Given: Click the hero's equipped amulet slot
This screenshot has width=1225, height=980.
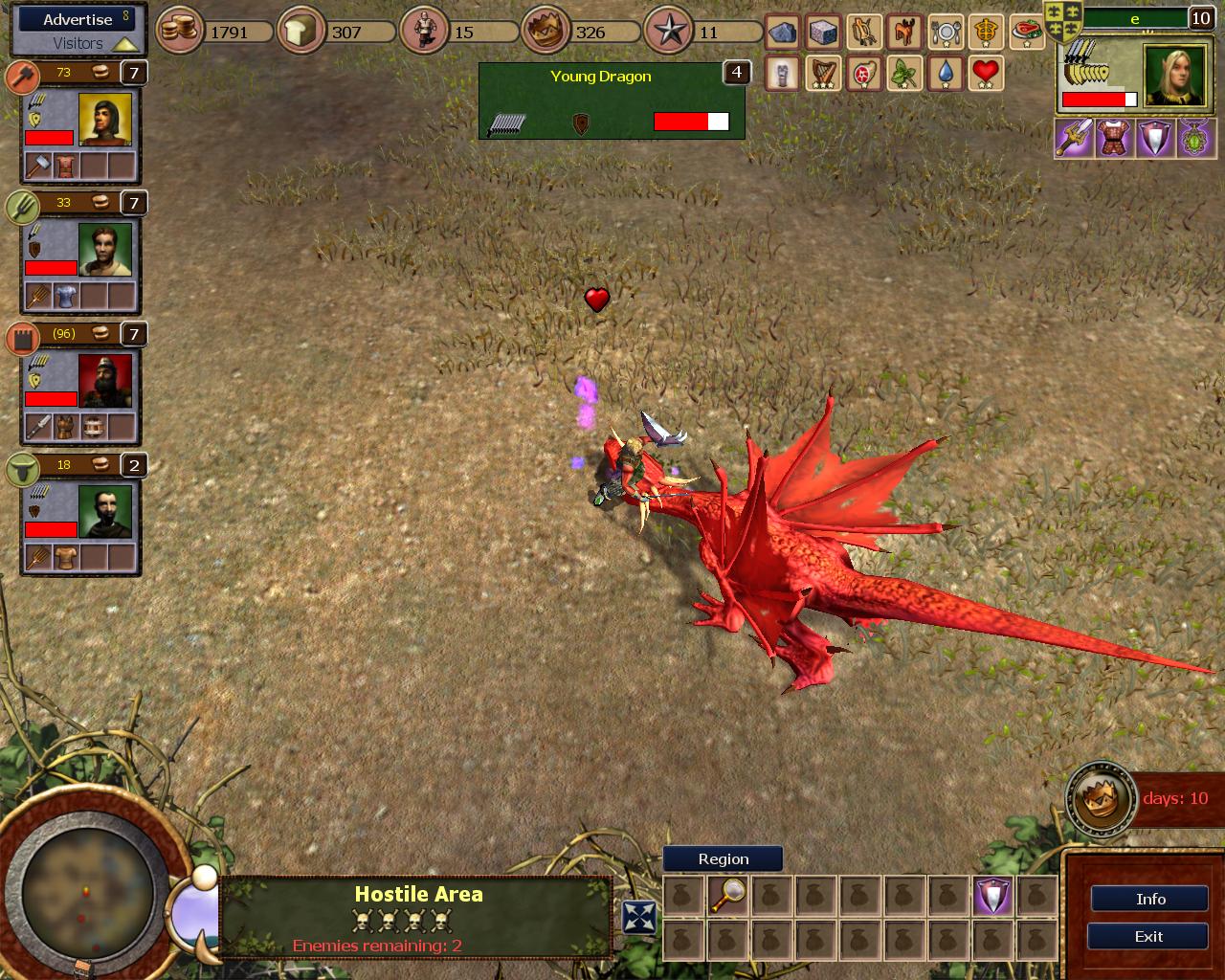Looking at the screenshot, I should coord(1195,139).
